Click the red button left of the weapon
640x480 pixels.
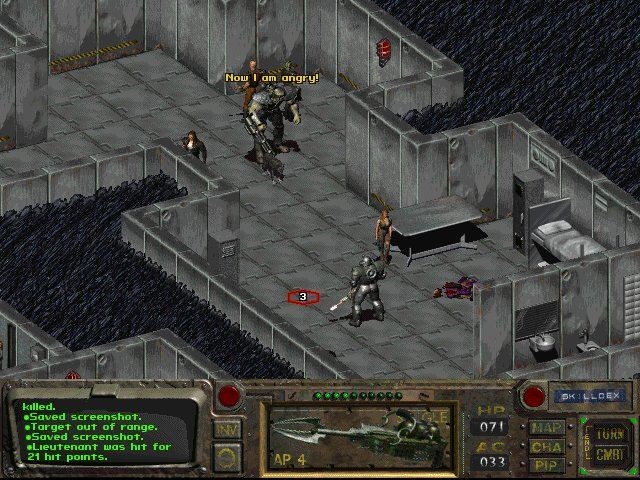pyautogui.click(x=229, y=395)
